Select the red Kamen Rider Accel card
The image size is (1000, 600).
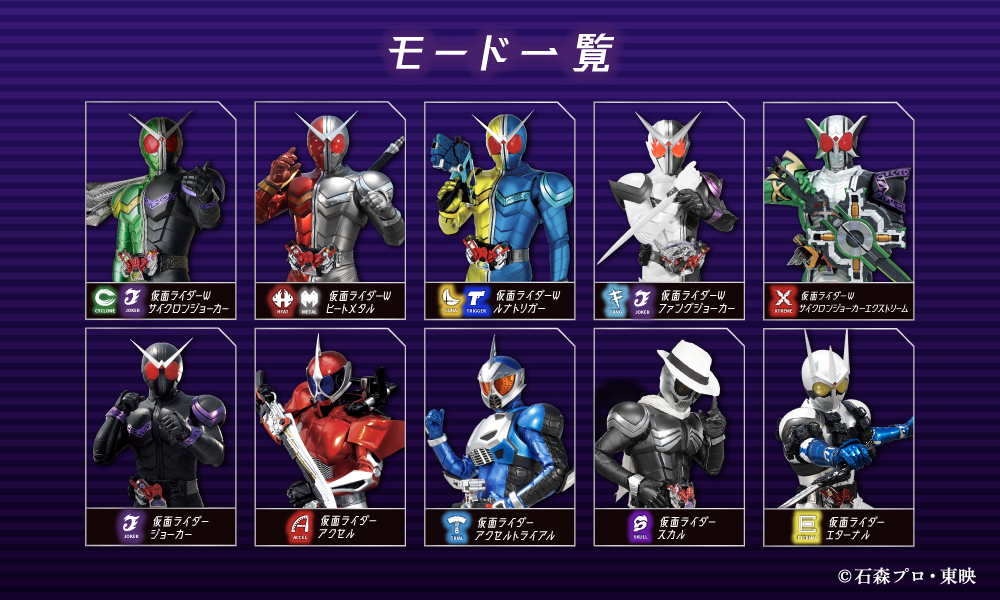[330, 437]
